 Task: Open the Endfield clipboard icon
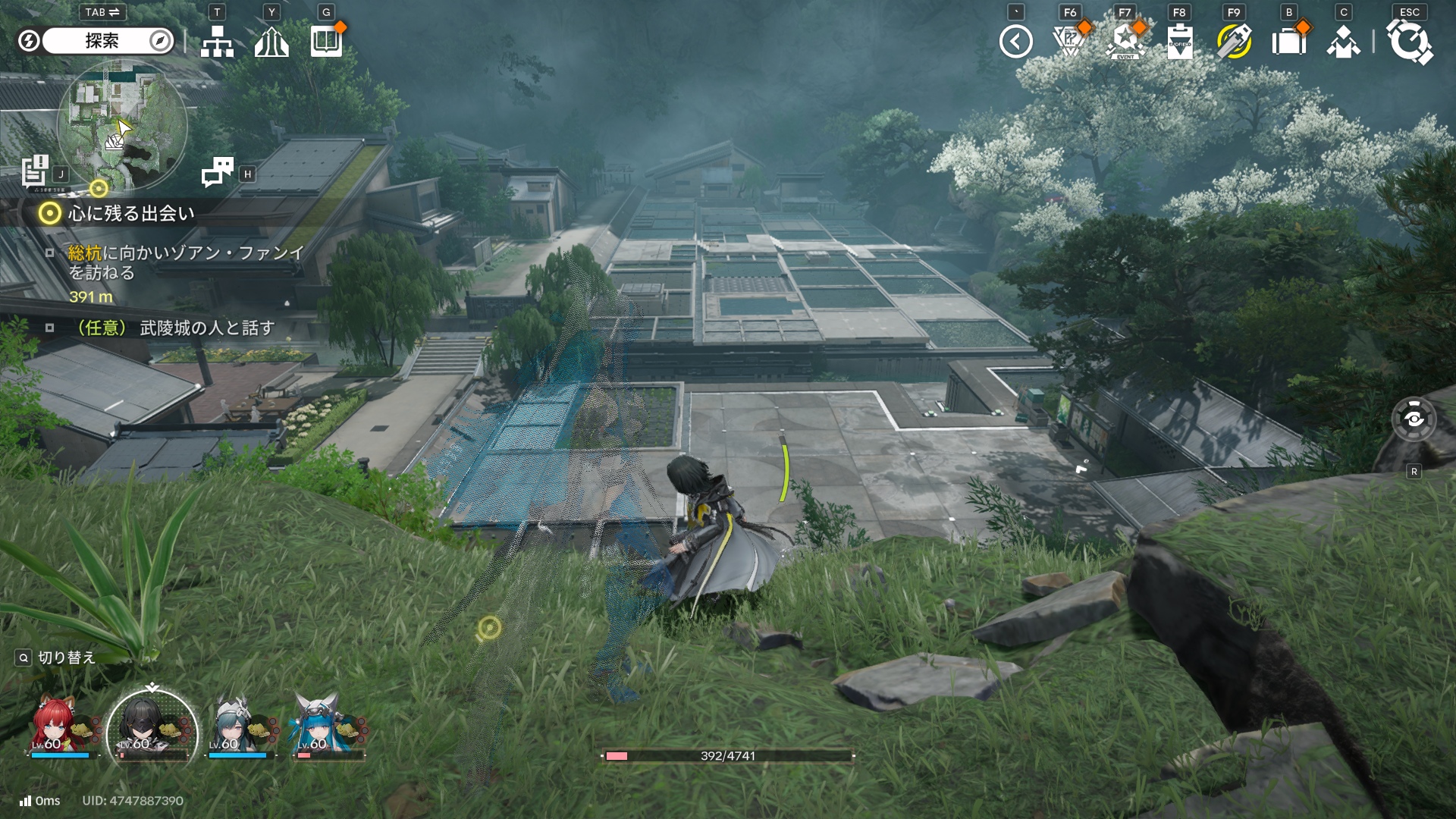point(1179,42)
